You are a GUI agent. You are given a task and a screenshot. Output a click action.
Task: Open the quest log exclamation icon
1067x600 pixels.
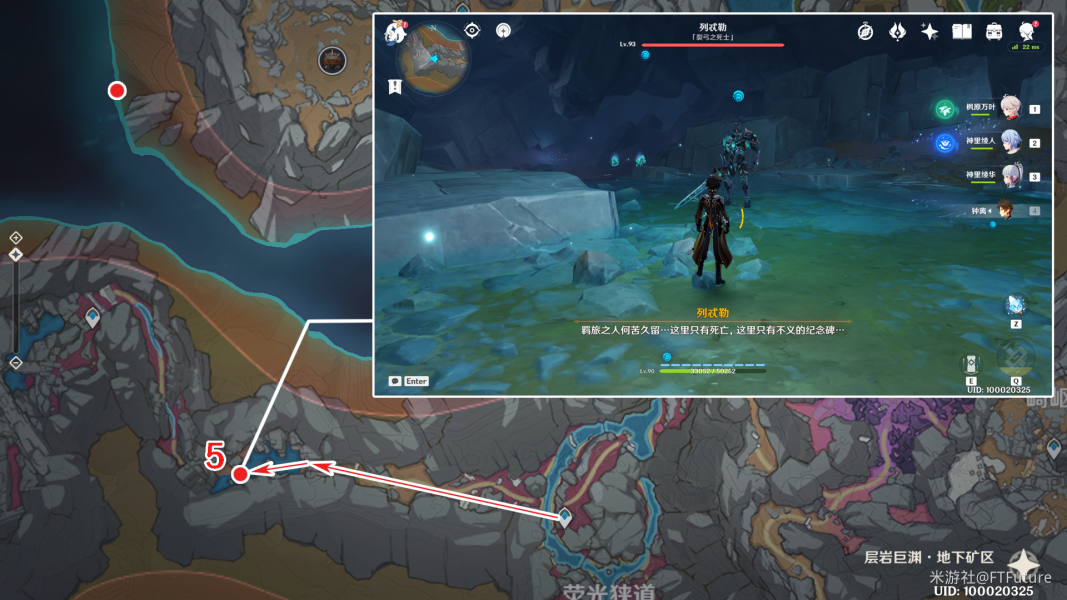pyautogui.click(x=395, y=87)
